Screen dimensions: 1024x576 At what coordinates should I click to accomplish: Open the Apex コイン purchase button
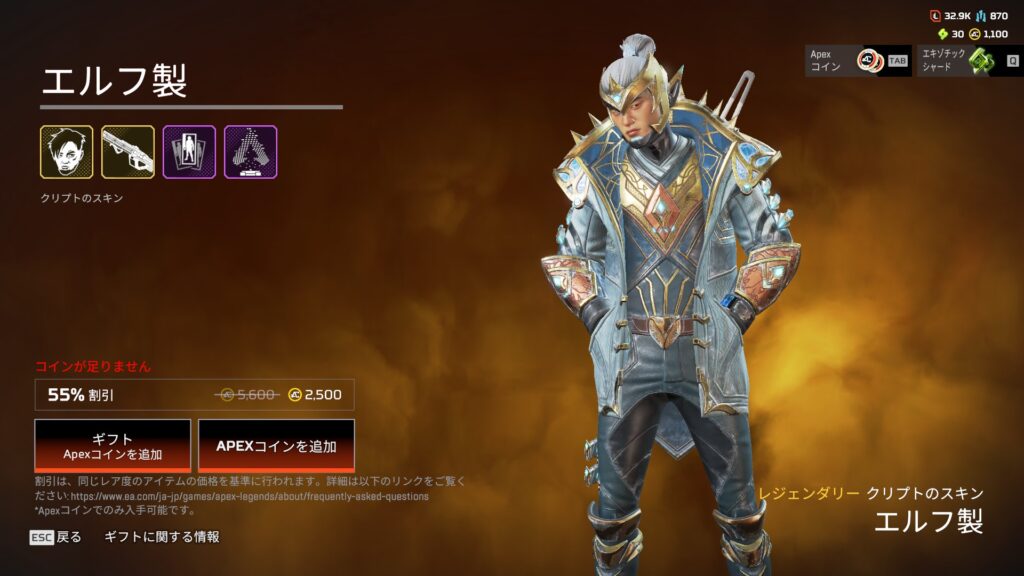click(858, 61)
